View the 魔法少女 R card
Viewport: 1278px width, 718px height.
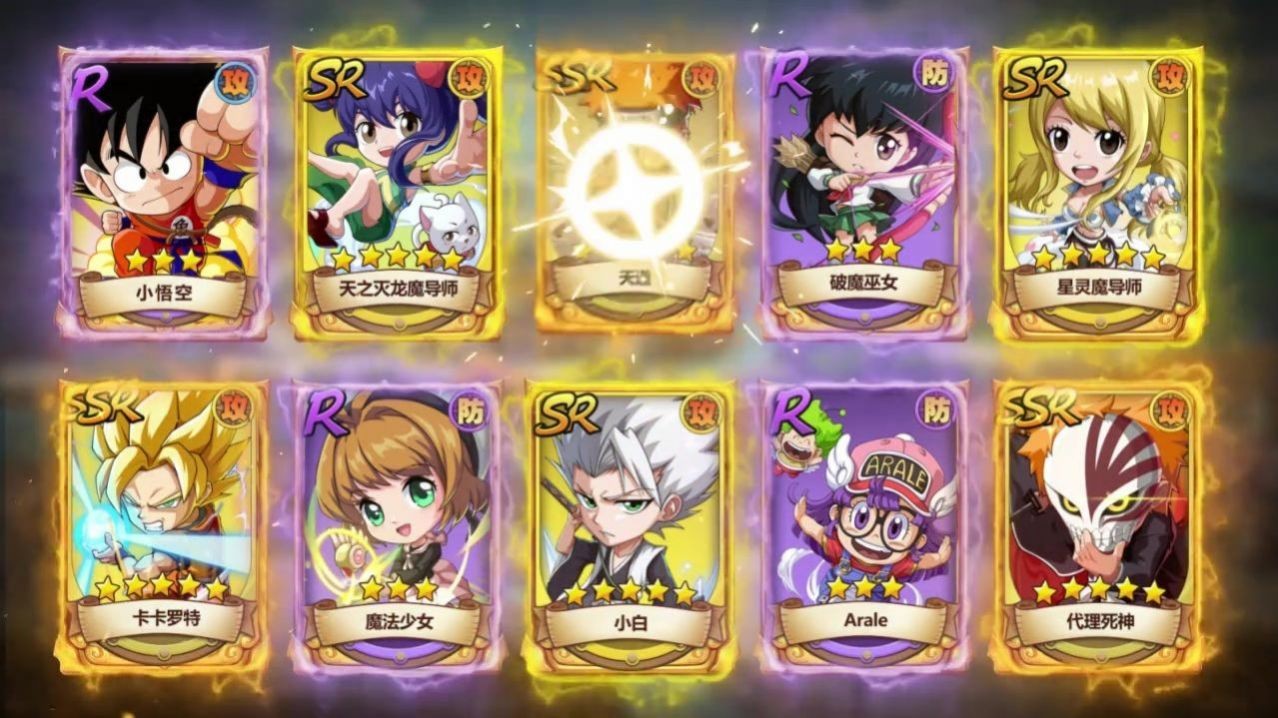point(397,525)
